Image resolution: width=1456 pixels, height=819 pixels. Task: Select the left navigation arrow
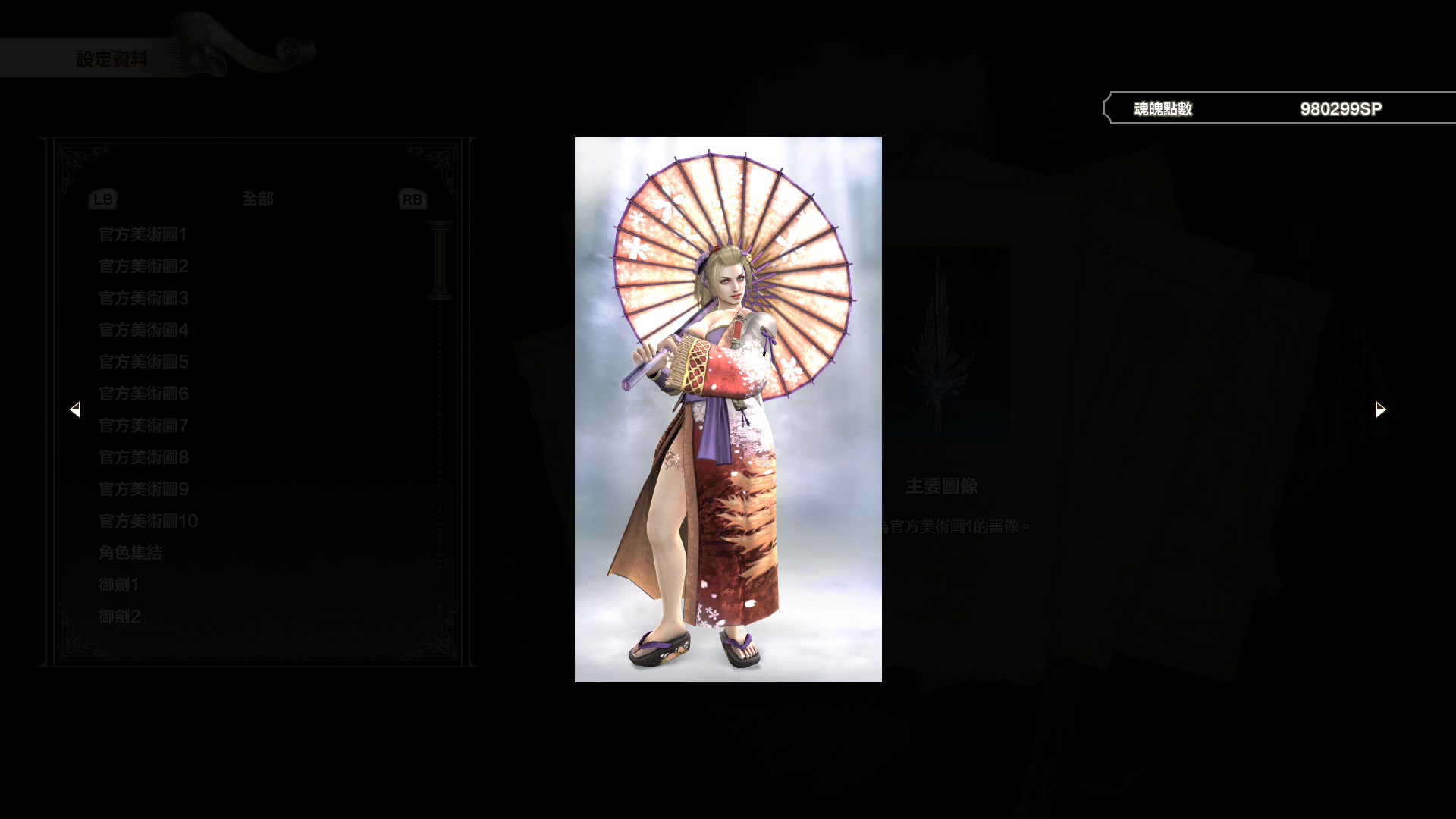click(76, 409)
